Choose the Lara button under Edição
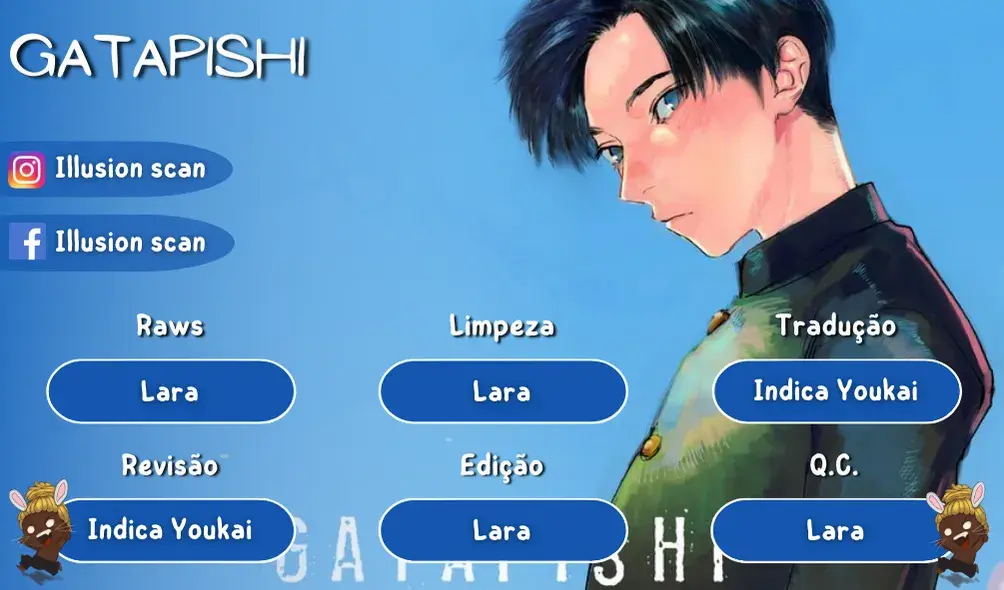This screenshot has width=1004, height=590. tap(502, 529)
